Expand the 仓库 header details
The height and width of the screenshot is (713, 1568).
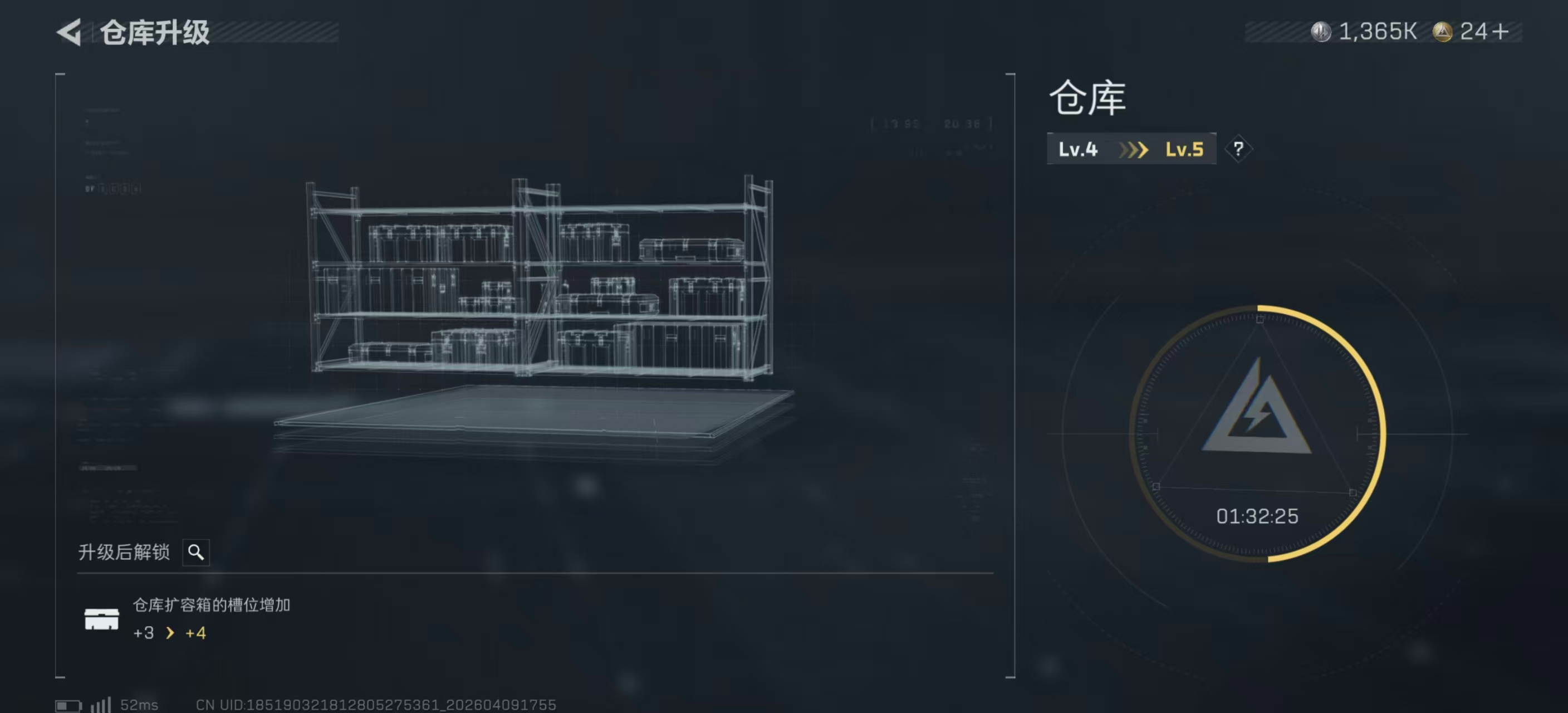tap(1086, 99)
